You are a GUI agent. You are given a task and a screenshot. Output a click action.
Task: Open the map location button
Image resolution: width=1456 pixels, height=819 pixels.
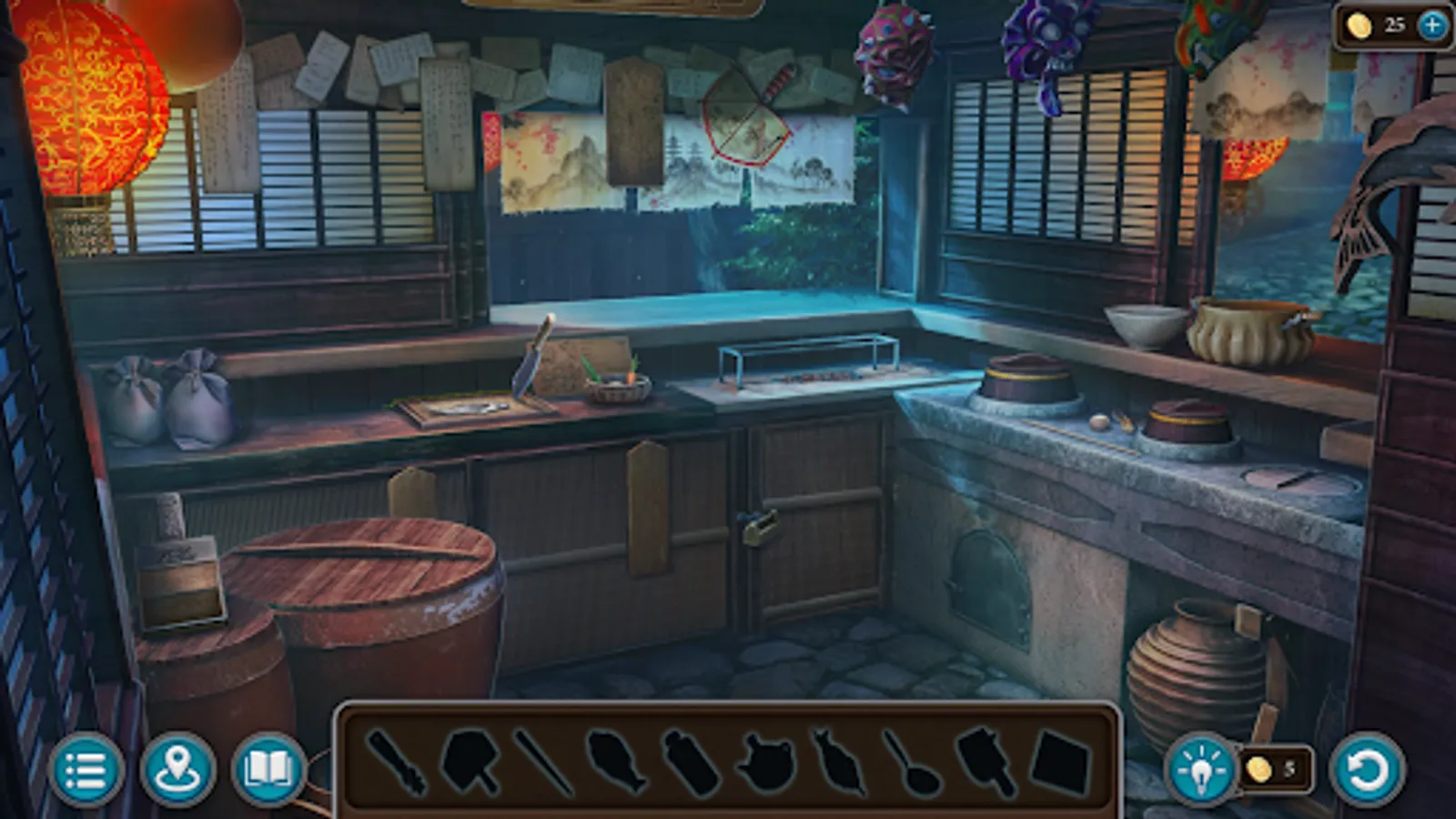180,771
